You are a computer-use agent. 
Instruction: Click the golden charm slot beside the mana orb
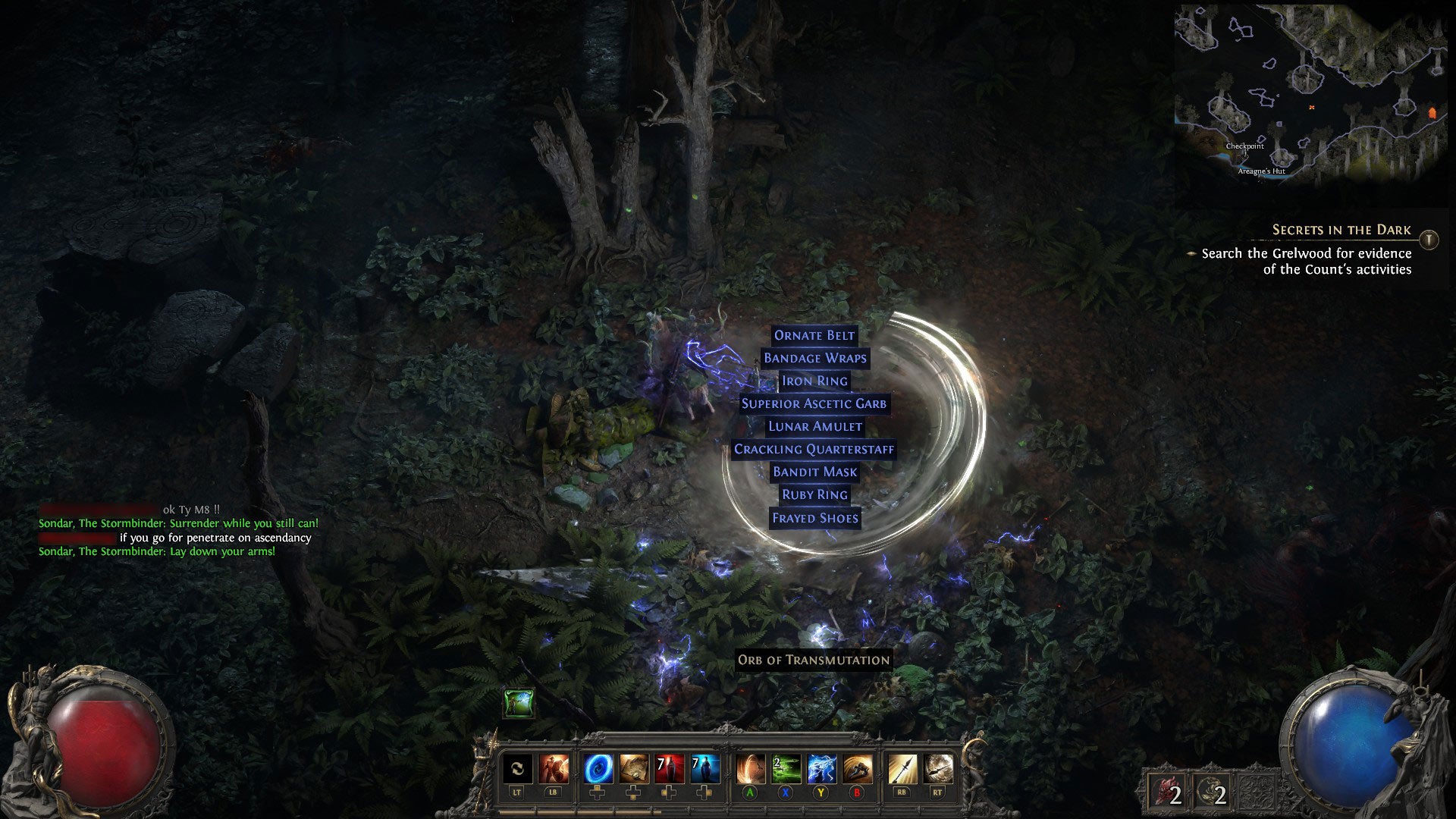(x=1211, y=789)
